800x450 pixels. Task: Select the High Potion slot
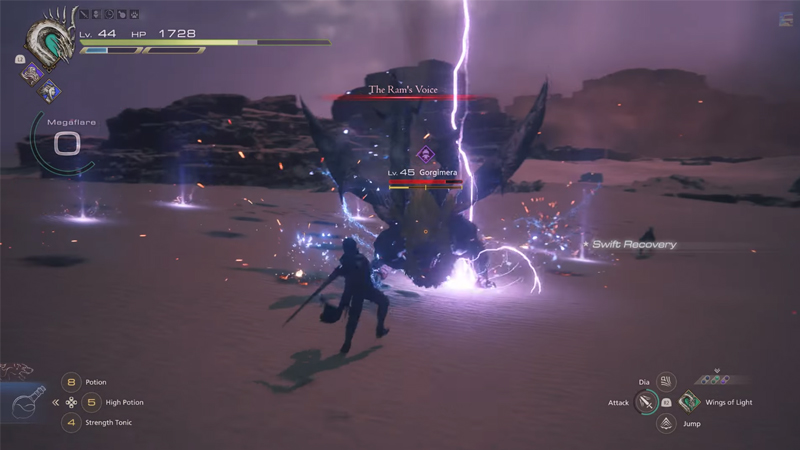89,402
